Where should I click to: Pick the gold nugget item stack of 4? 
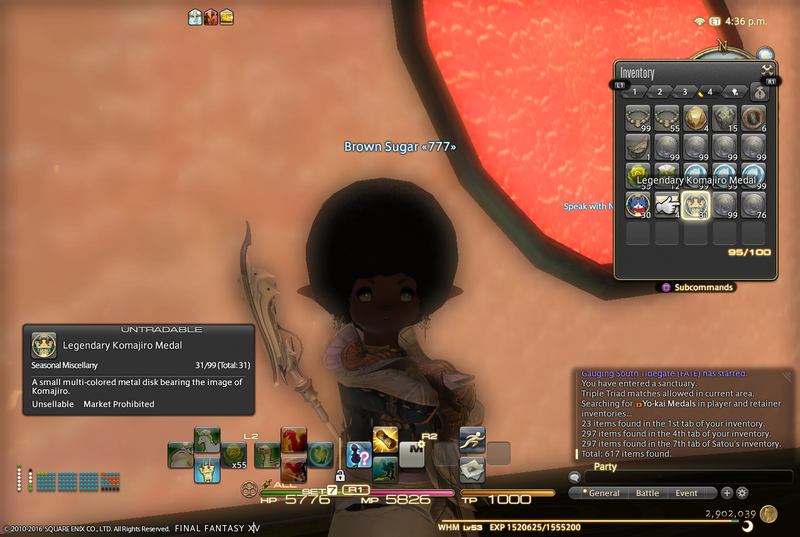point(696,118)
